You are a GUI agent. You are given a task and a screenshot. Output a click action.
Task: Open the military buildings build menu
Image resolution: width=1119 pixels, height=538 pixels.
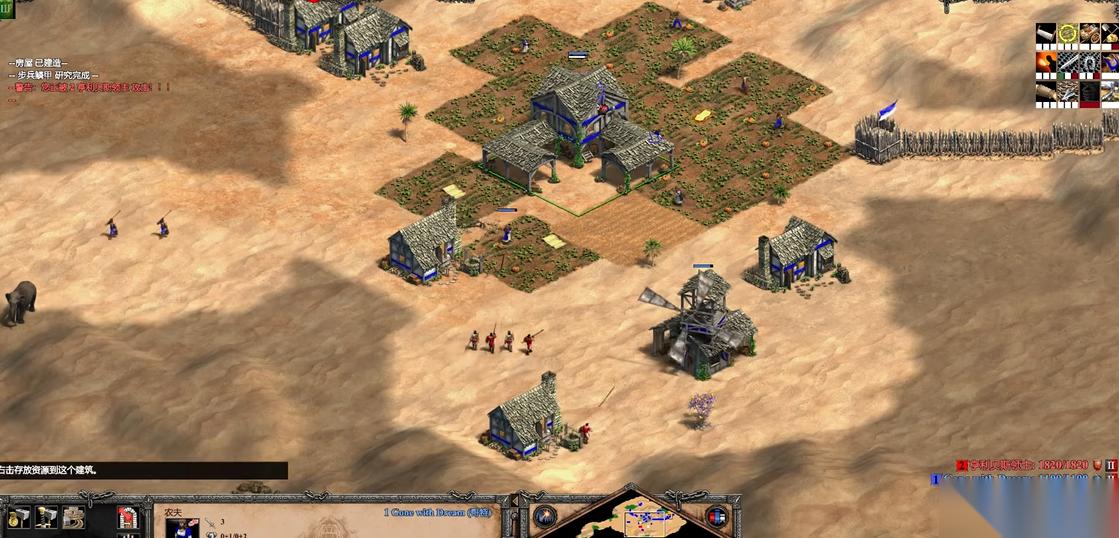[x=46, y=517]
